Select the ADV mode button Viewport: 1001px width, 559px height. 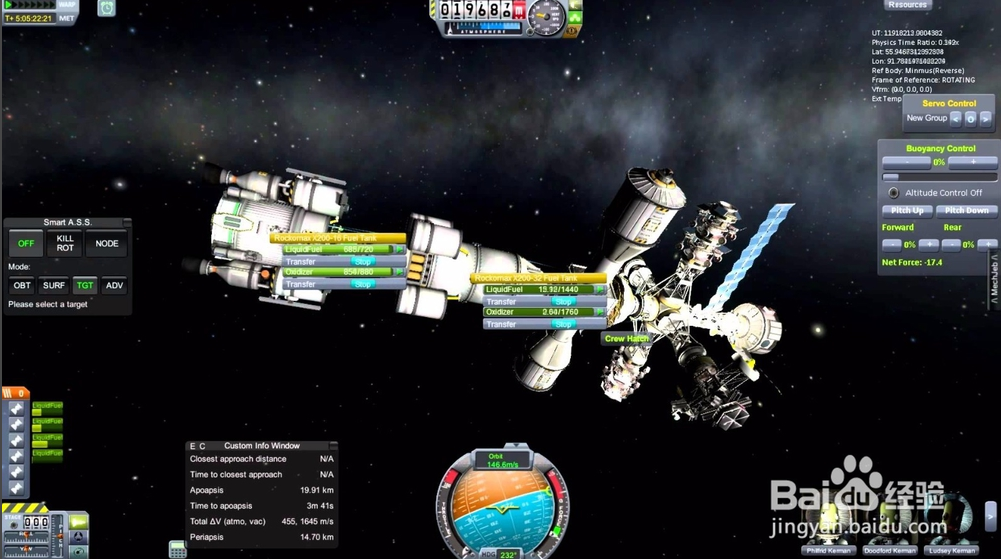point(114,285)
